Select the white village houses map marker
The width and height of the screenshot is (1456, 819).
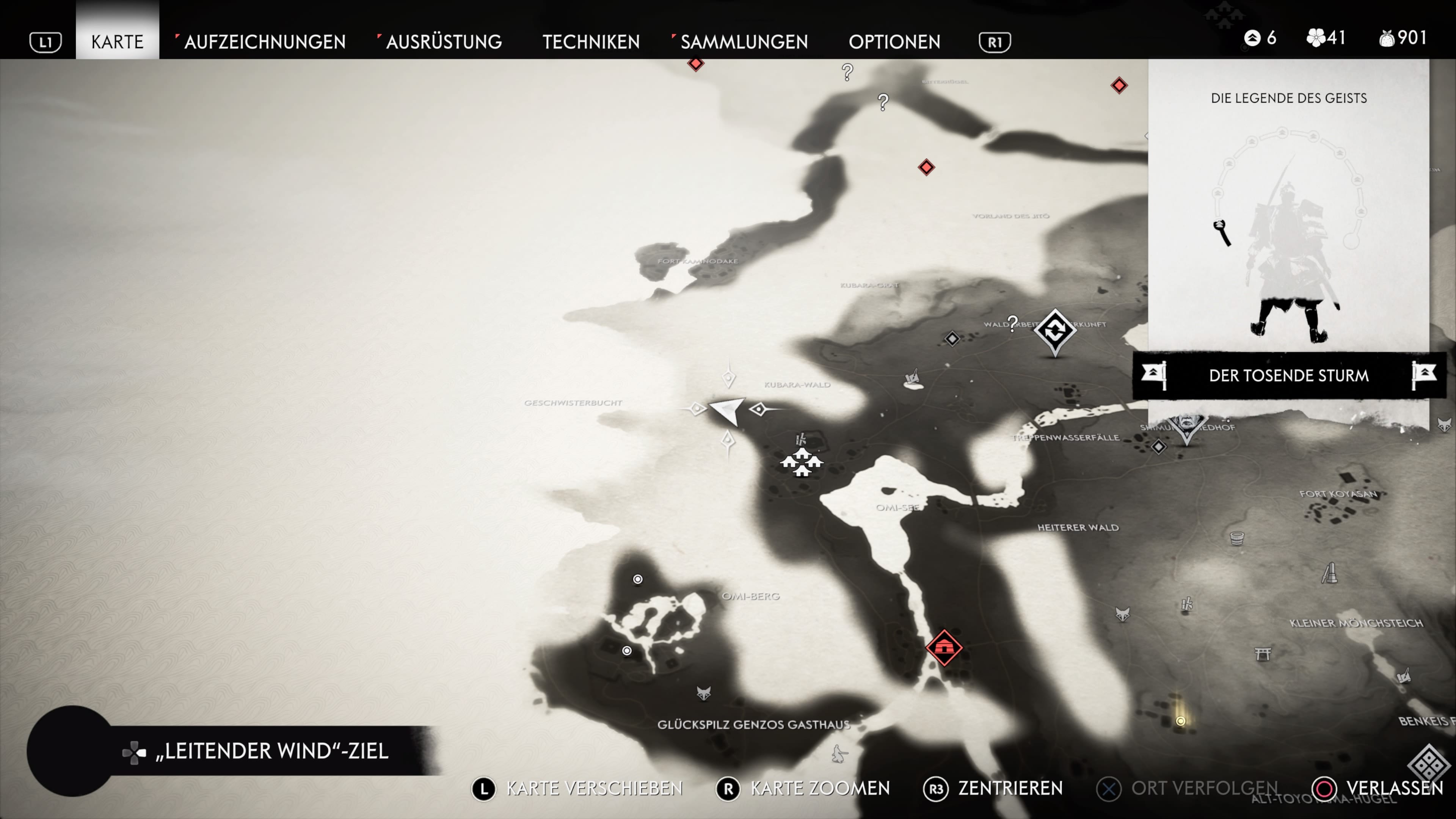(x=802, y=462)
